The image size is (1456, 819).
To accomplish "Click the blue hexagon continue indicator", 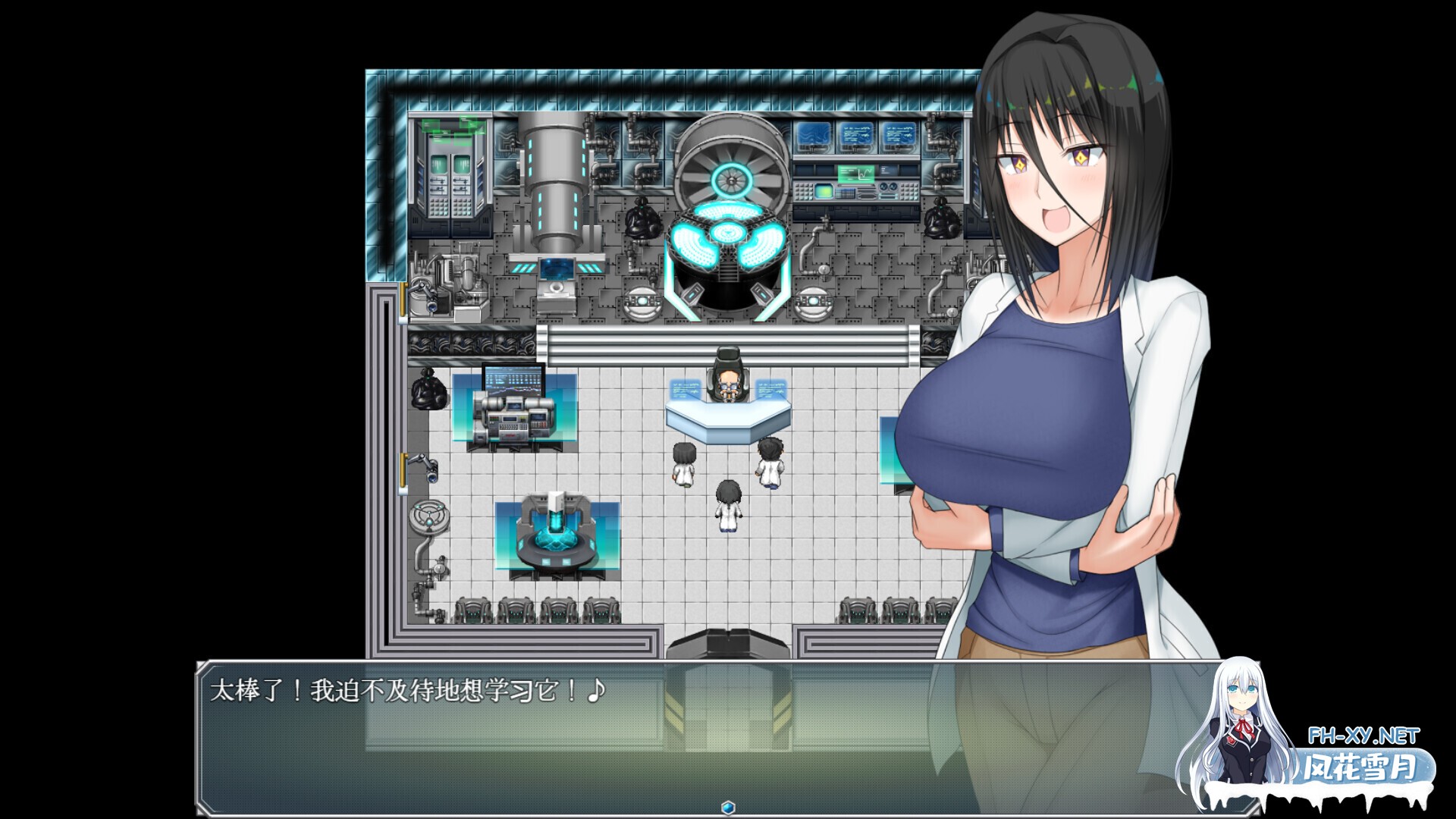I will (x=728, y=807).
